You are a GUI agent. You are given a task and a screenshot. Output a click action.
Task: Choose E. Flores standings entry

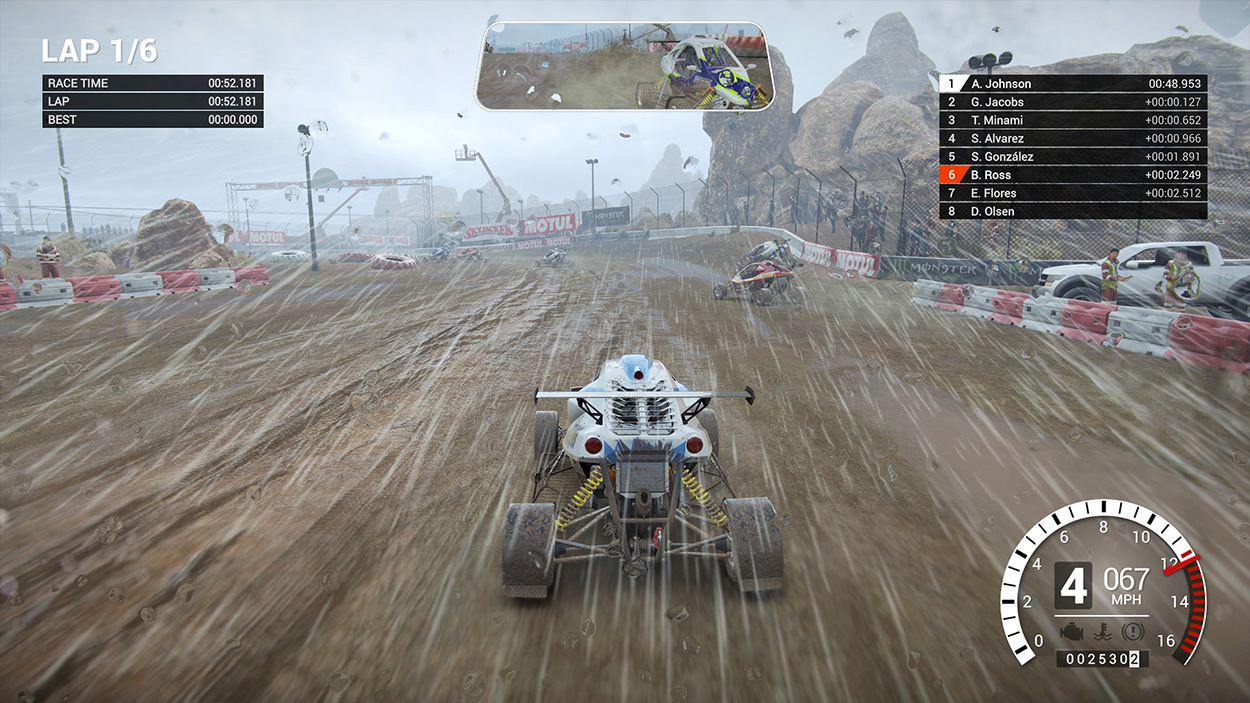point(1073,193)
